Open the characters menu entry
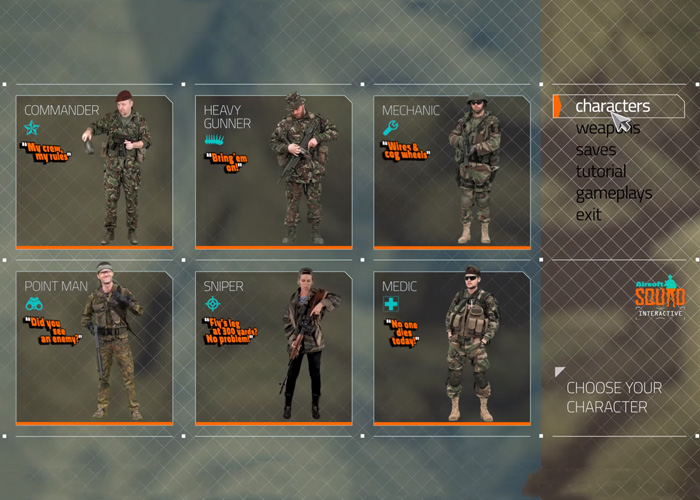This screenshot has height=500, width=700. click(x=612, y=106)
